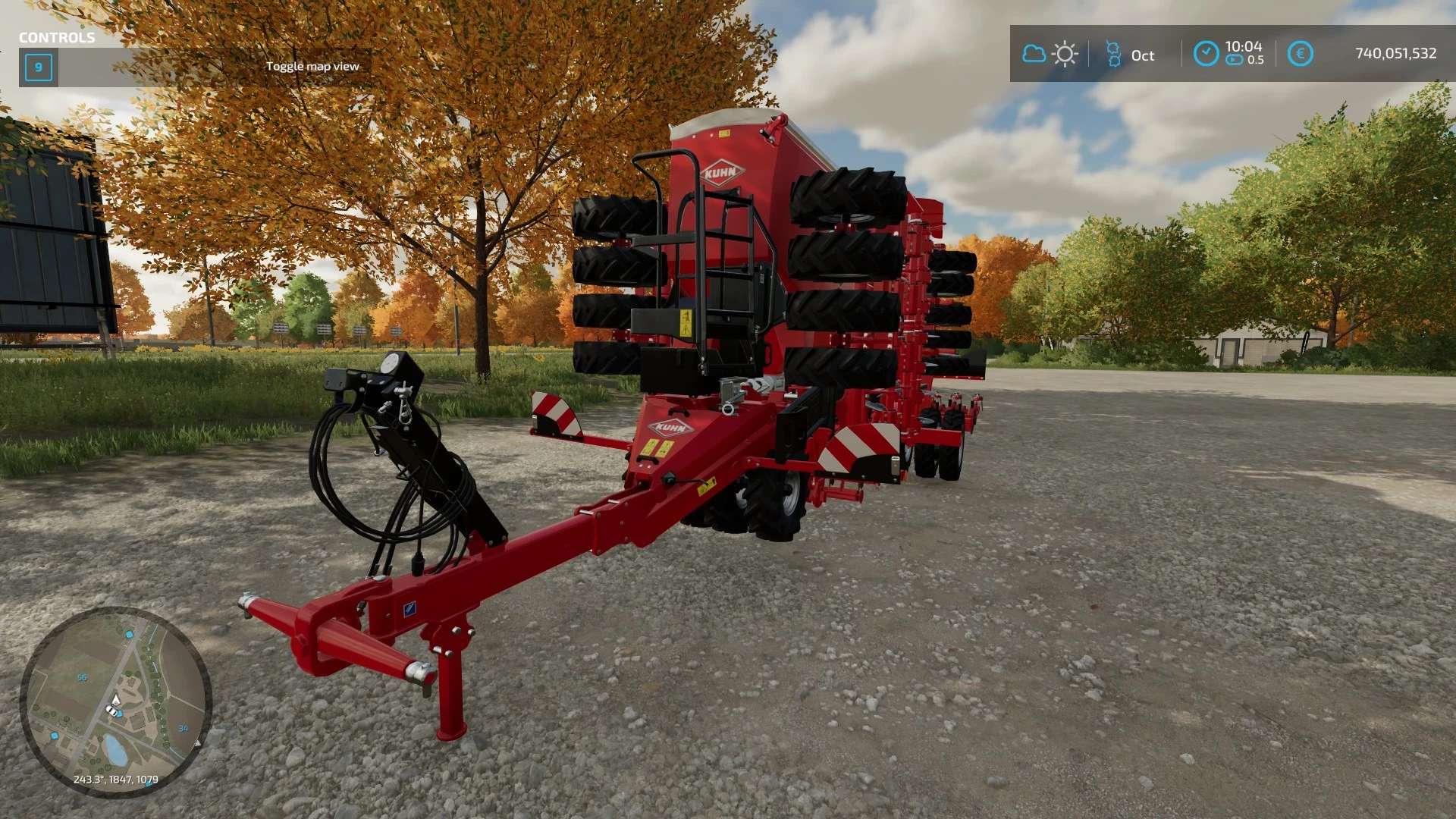Click the circular minimap
1456x819 pixels.
115,701
